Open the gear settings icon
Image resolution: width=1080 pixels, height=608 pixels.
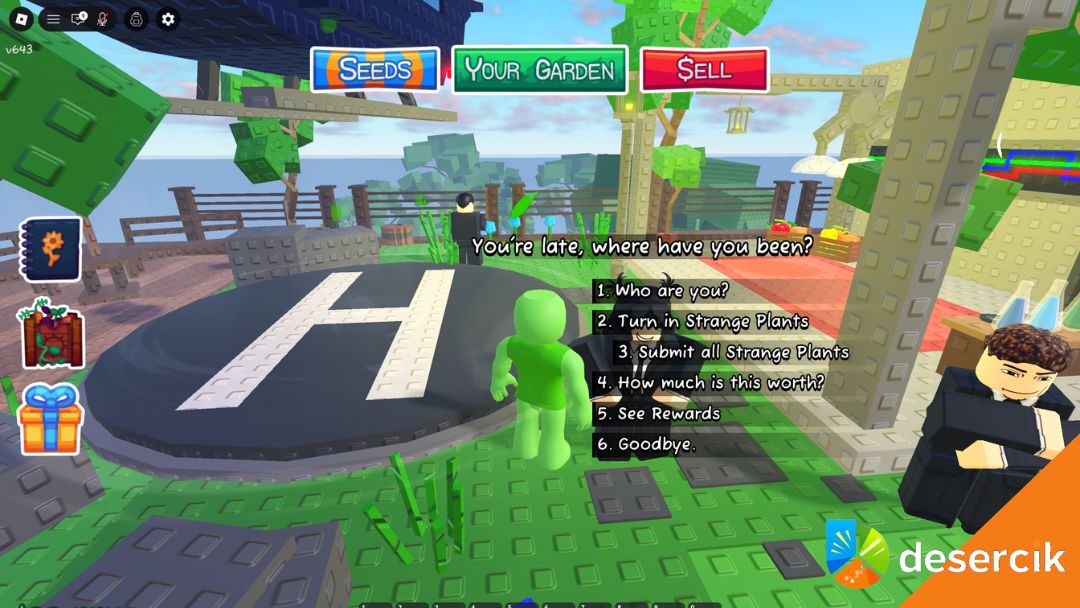point(168,19)
